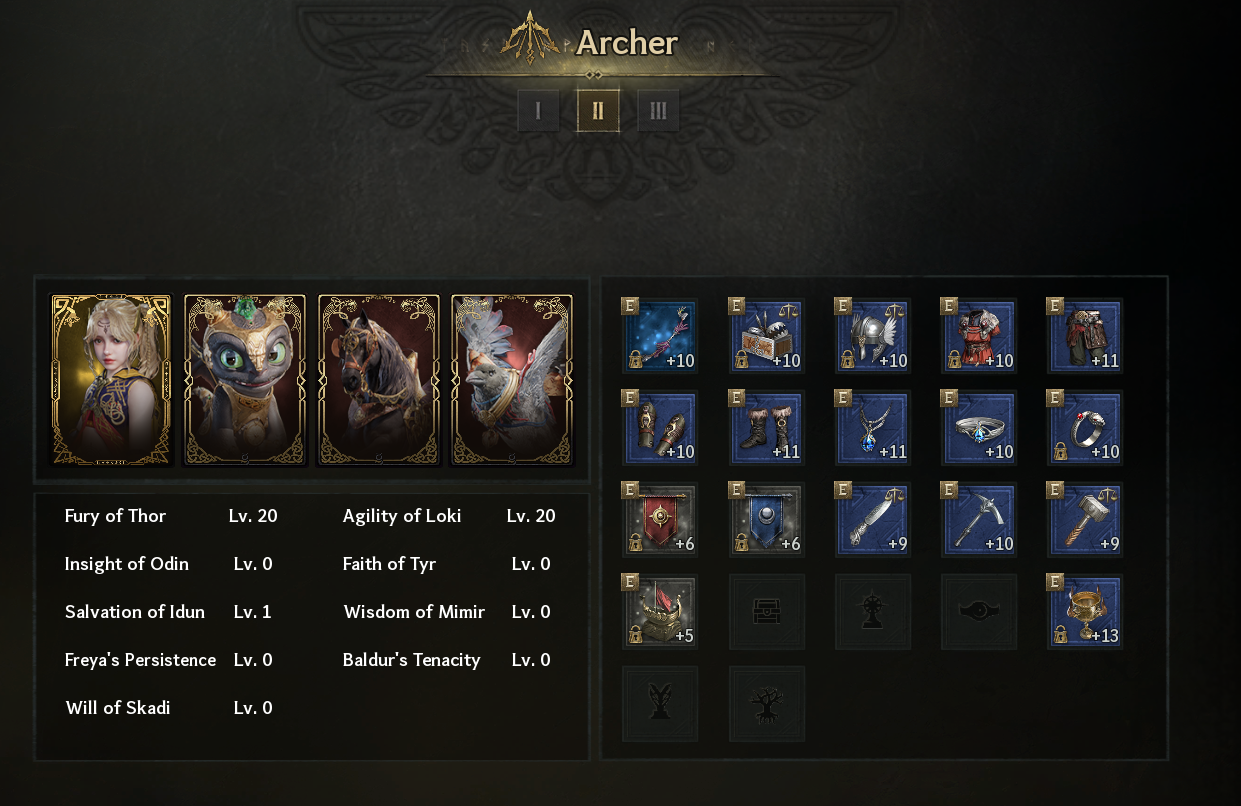Choose the green-eyed cat pet card
This screenshot has height=806, width=1241.
click(x=245, y=380)
